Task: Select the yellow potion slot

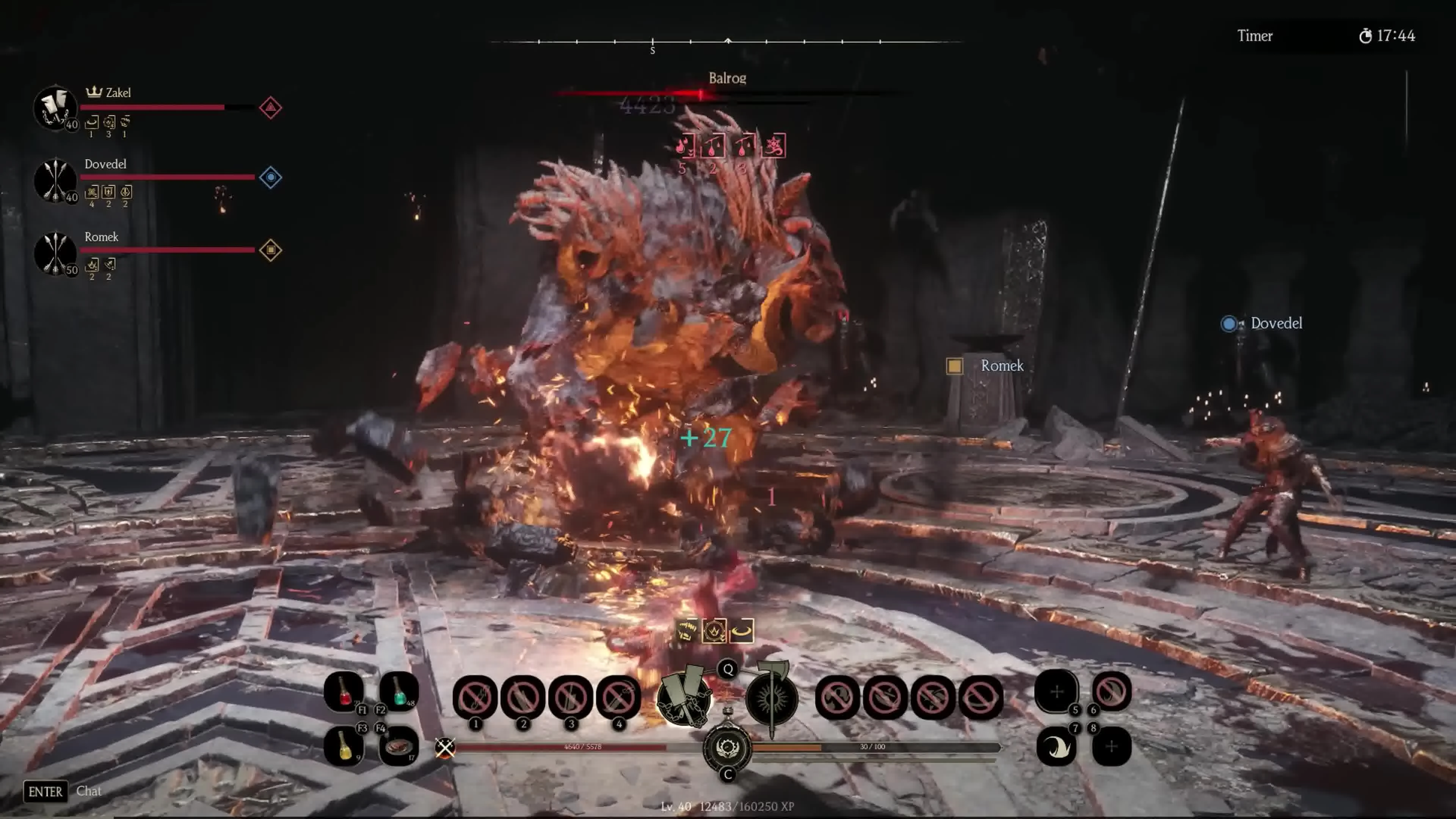Action: click(x=343, y=745)
